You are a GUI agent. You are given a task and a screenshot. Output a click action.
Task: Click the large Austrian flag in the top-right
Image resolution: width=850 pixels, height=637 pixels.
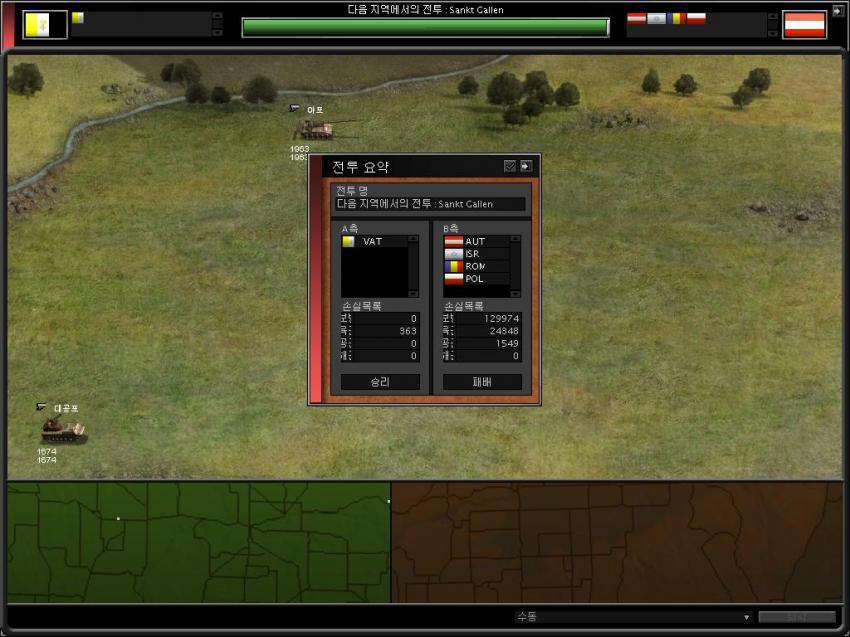tap(804, 24)
